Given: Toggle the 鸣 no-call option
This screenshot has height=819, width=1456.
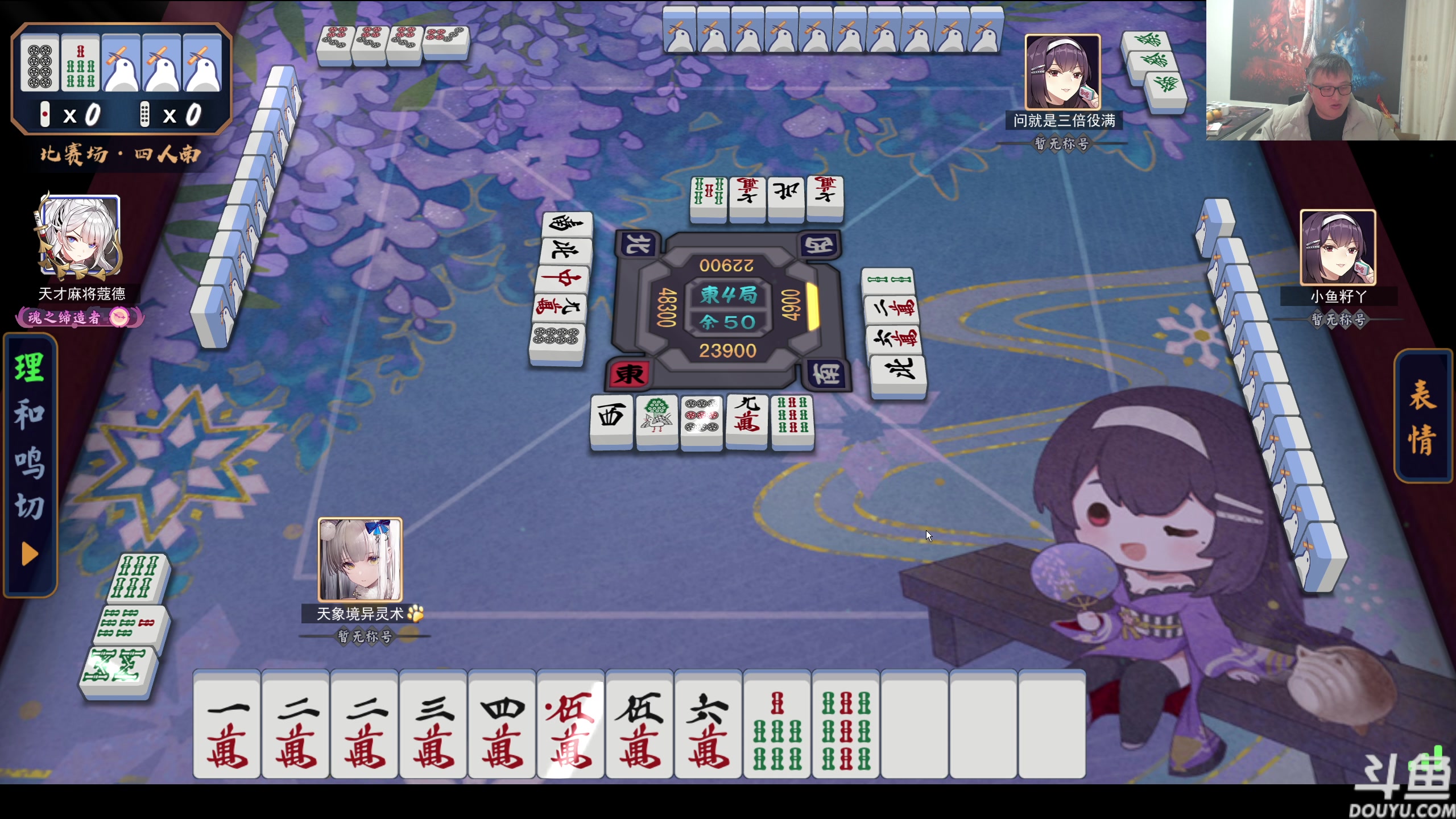Looking at the screenshot, I should pos(30,461).
